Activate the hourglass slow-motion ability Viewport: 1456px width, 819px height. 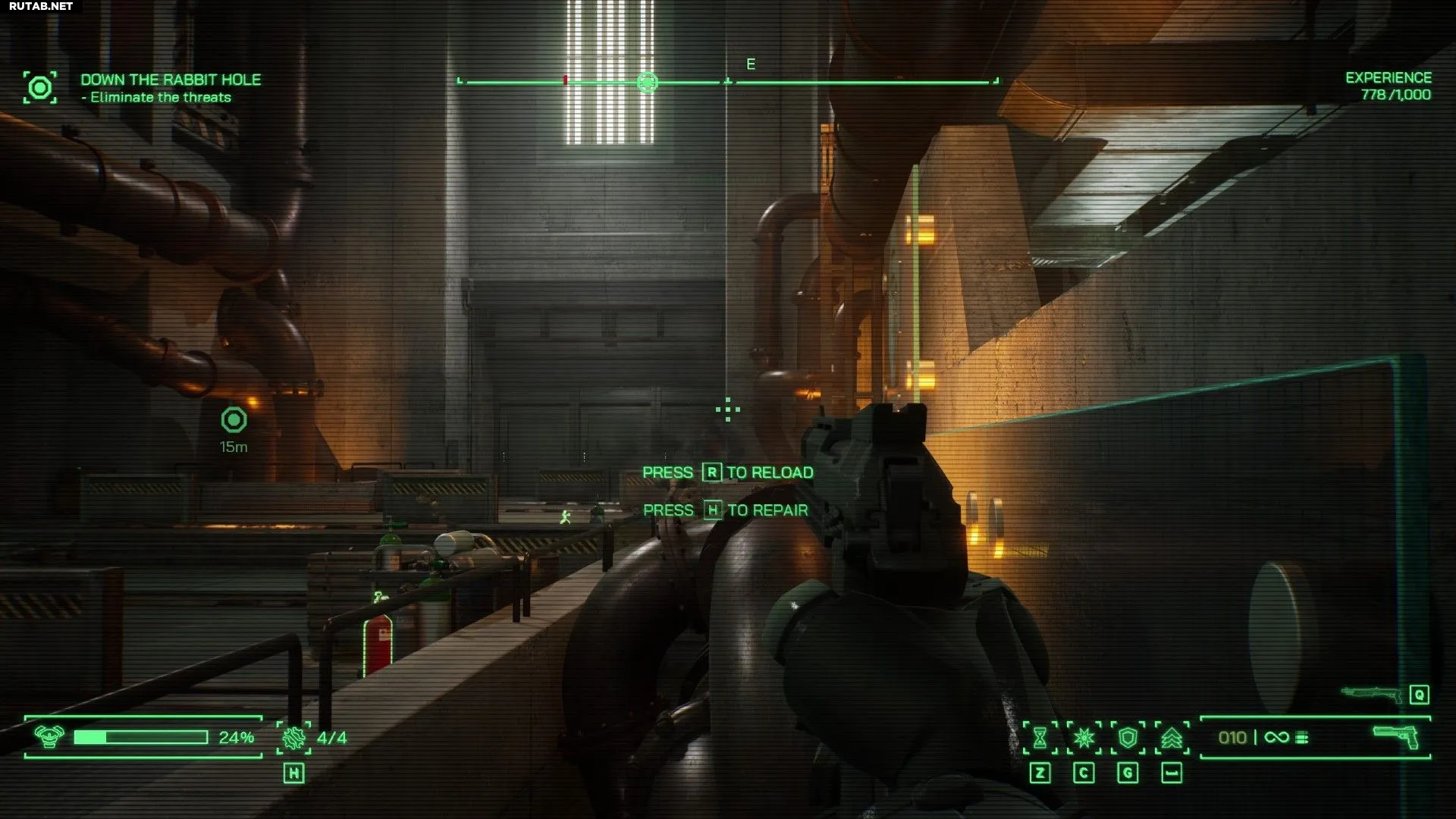click(1040, 738)
